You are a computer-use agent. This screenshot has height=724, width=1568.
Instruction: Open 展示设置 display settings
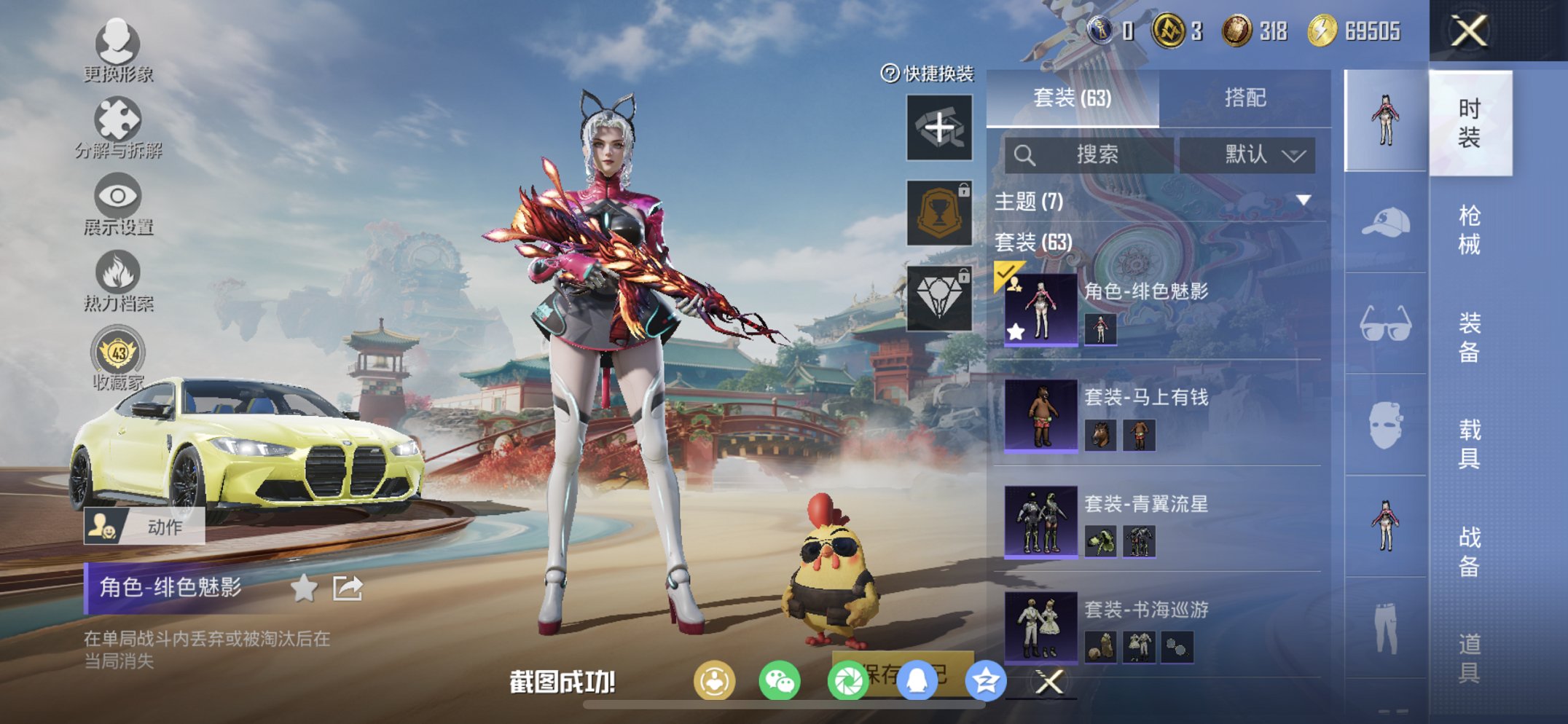117,198
